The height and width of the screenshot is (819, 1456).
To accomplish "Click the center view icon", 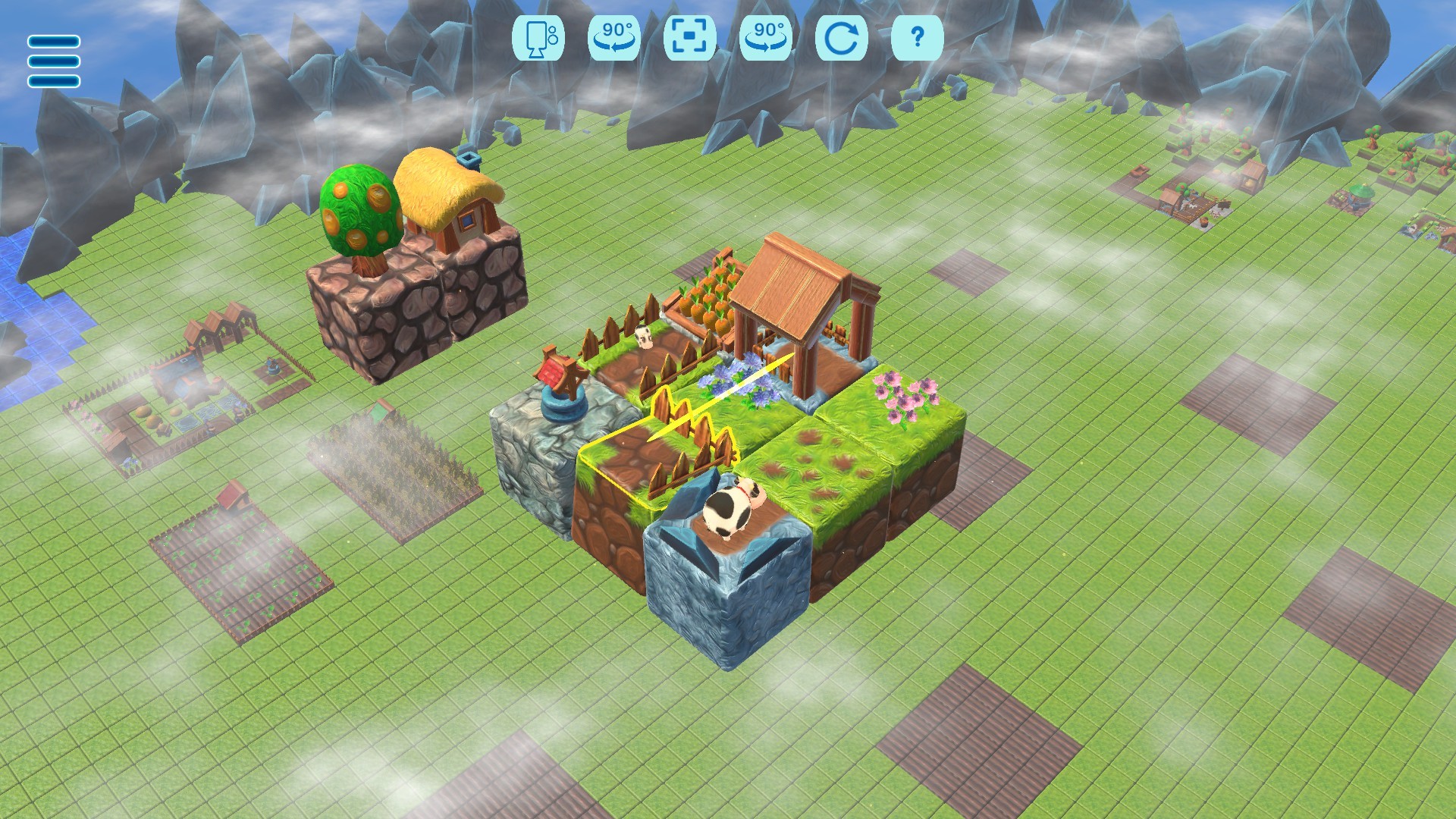I will [x=691, y=38].
